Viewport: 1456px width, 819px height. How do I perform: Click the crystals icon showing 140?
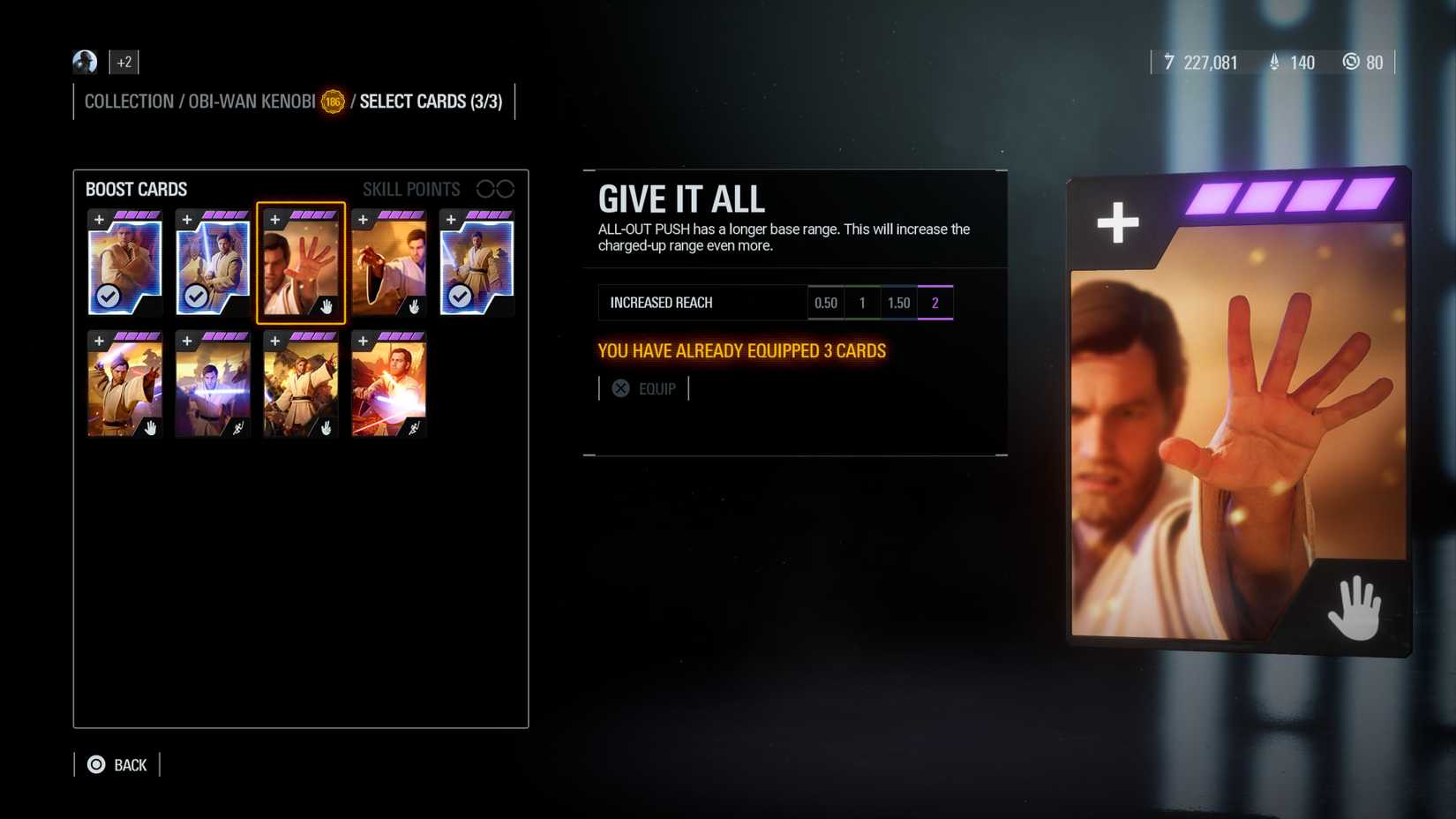pos(1273,62)
